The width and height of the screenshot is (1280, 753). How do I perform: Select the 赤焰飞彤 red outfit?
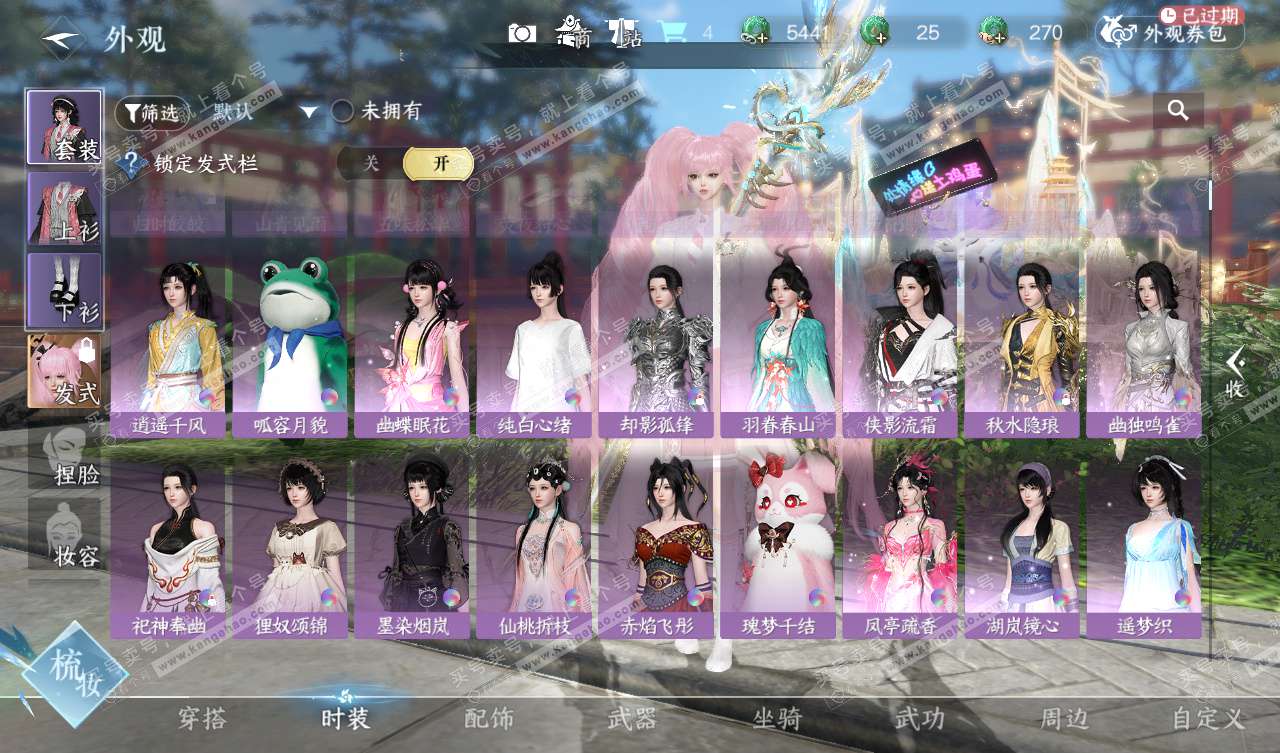(655, 545)
